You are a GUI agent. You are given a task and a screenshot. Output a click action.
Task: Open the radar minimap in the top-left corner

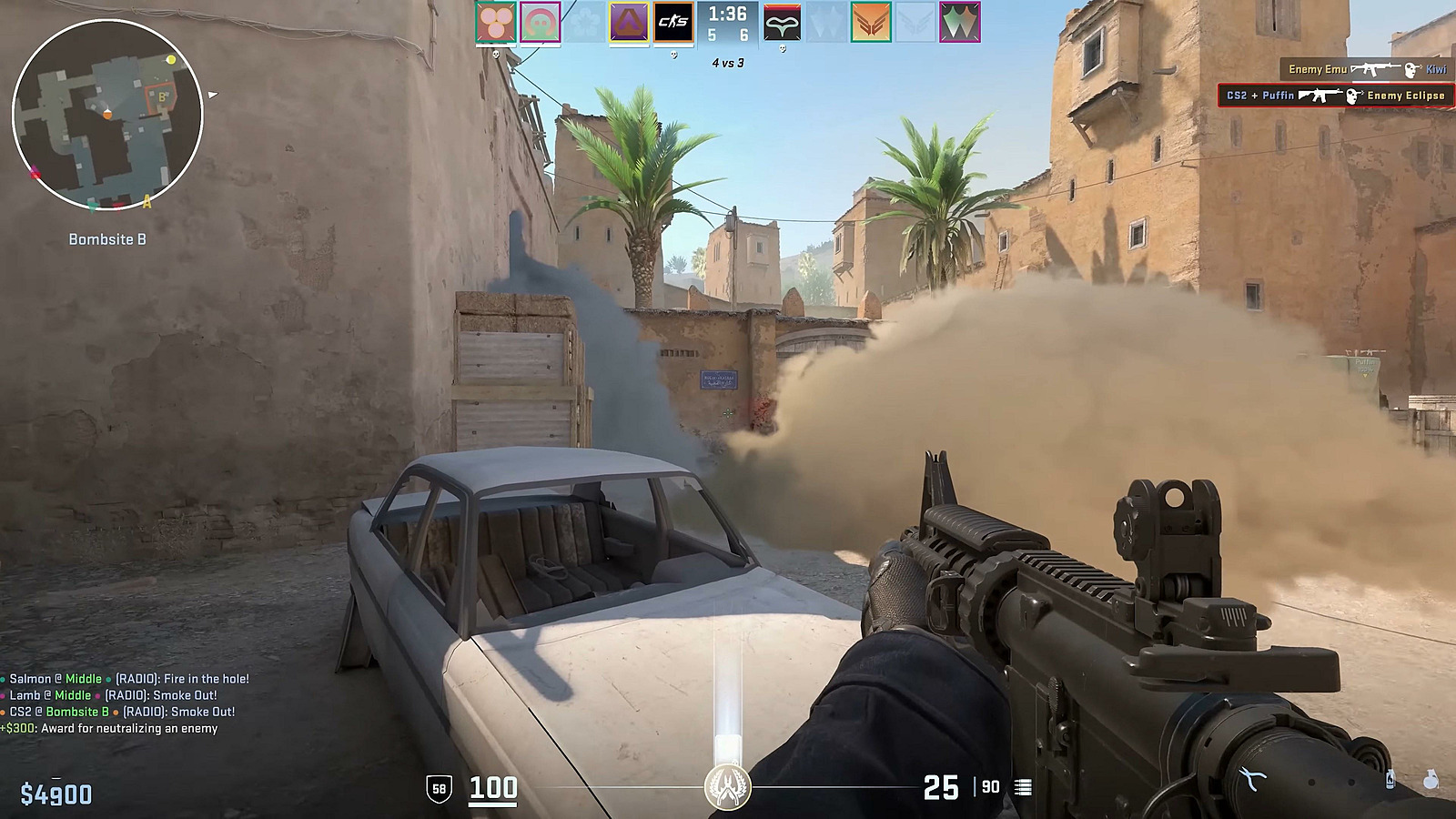point(109,114)
